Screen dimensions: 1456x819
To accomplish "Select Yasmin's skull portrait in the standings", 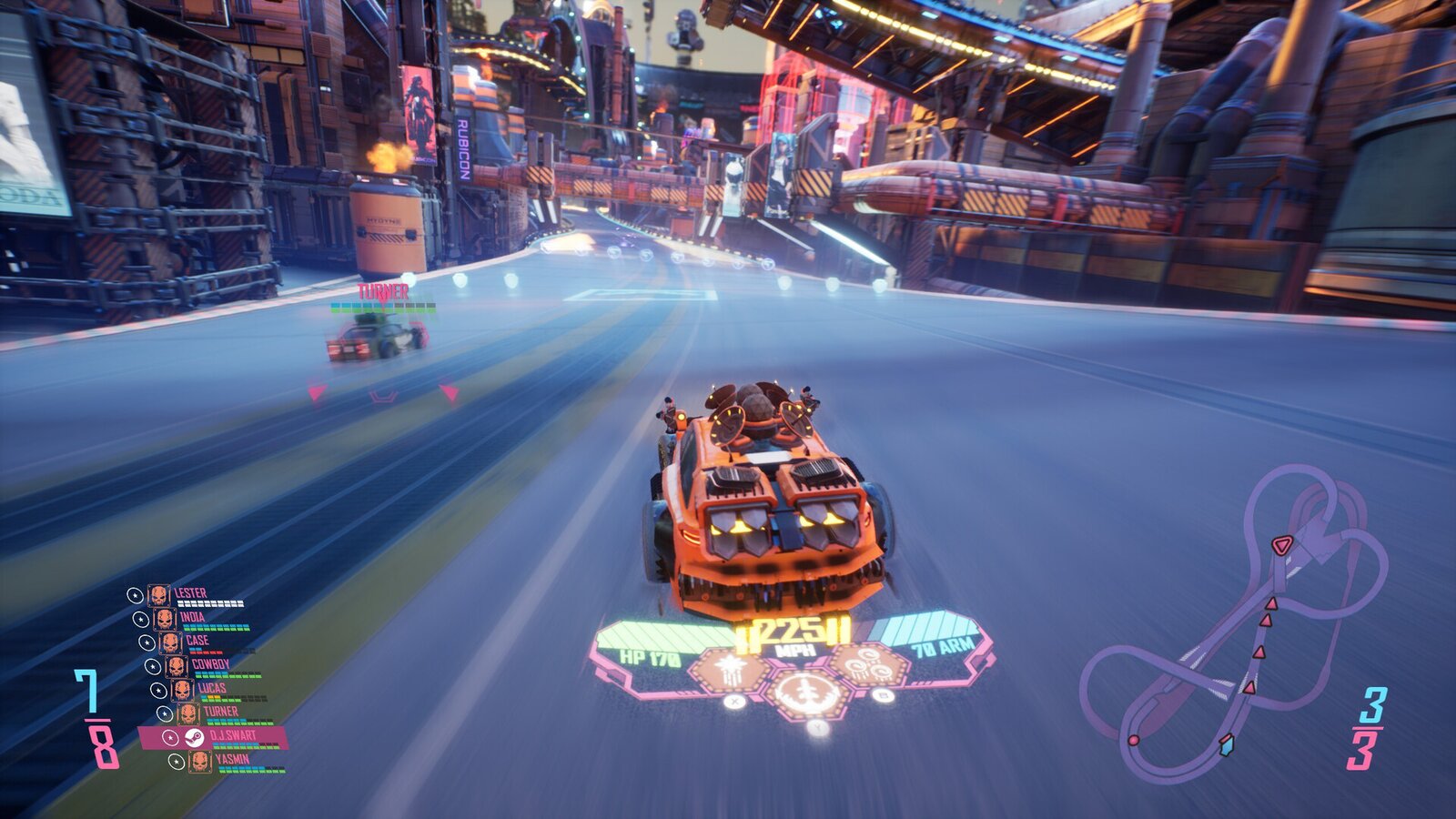I will (199, 760).
